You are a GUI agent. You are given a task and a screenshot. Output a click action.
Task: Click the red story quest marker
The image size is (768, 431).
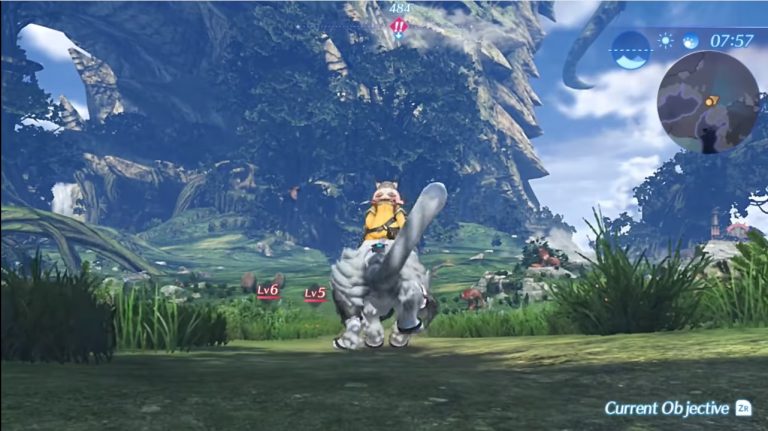click(399, 27)
